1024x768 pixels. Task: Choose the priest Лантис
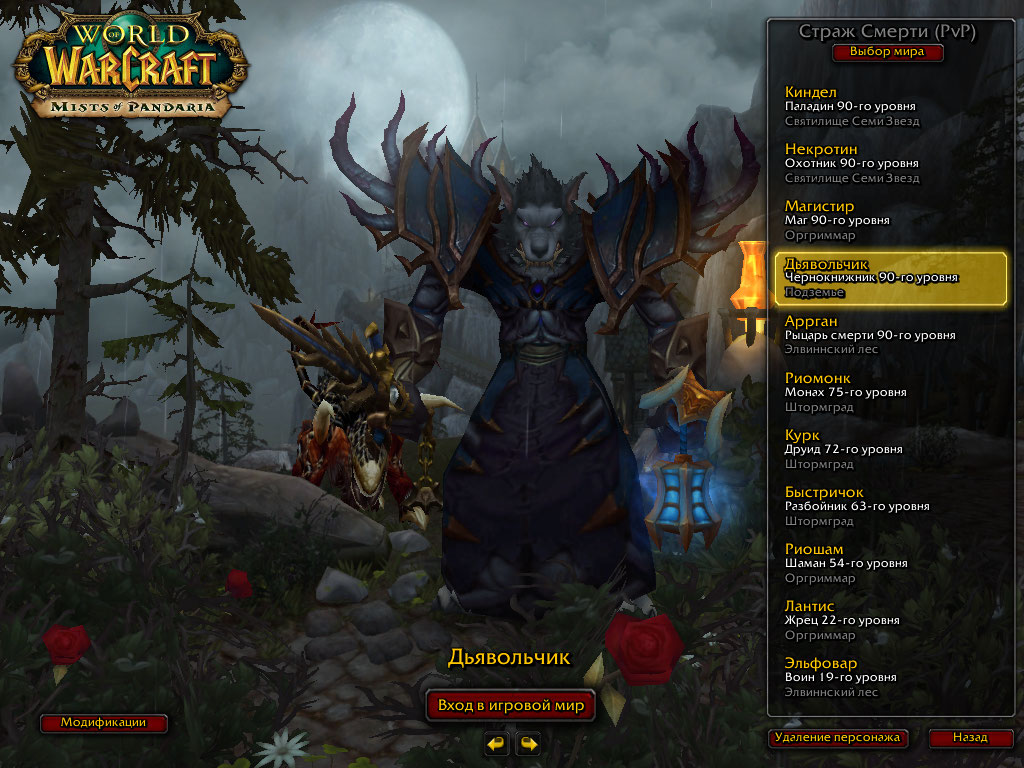click(889, 620)
